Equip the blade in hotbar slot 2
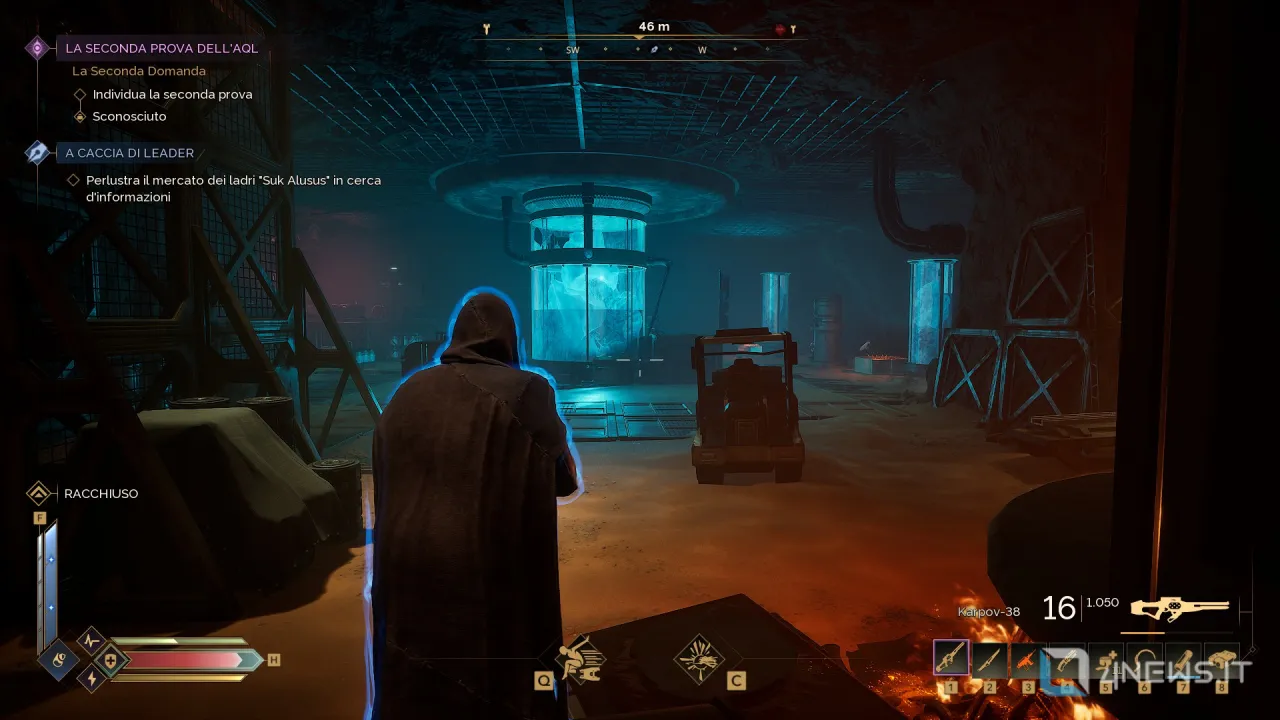1280x720 pixels. (x=988, y=657)
